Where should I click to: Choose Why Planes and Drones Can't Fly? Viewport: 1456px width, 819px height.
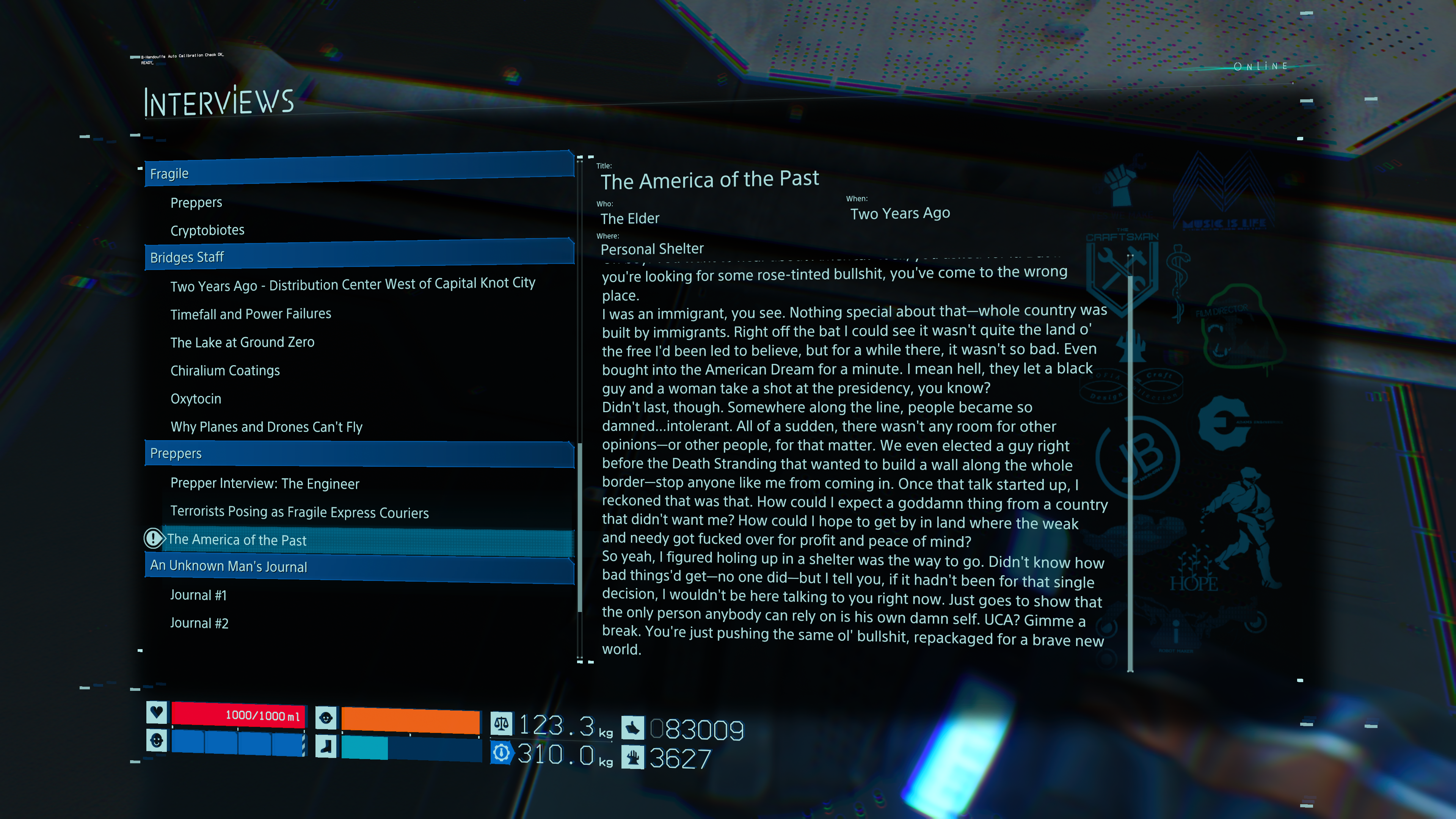[266, 427]
